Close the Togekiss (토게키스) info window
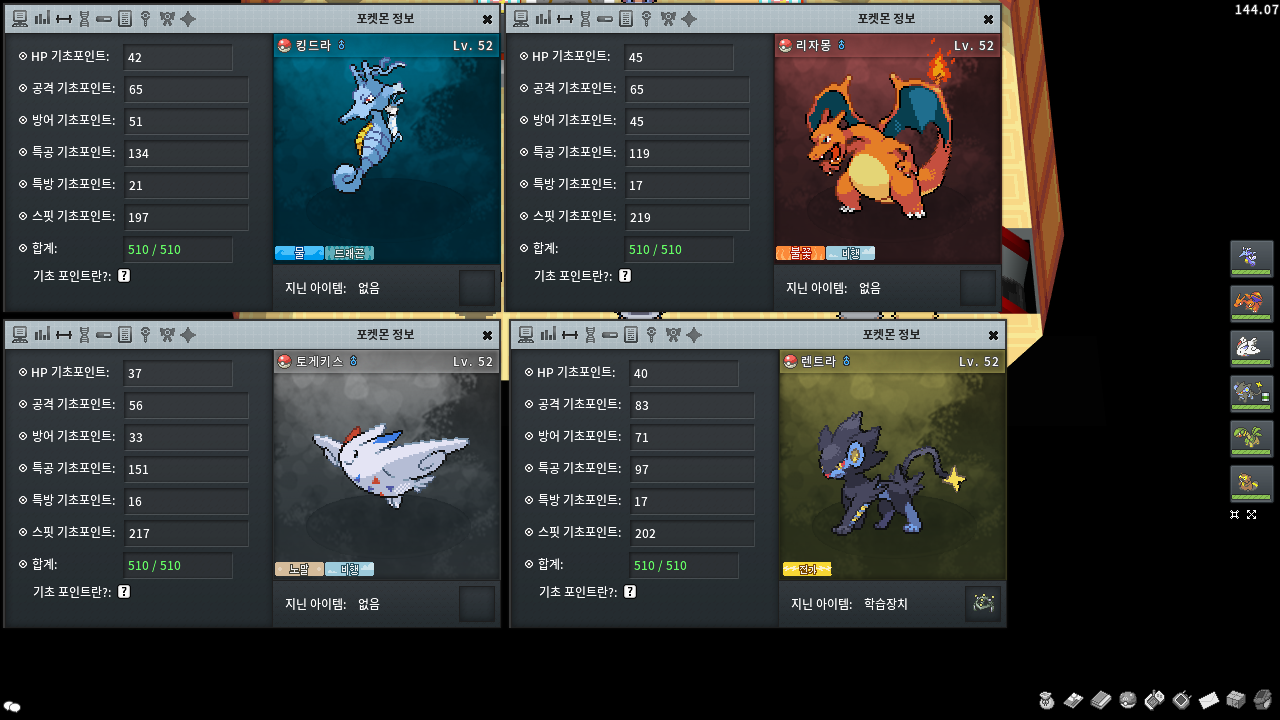The image size is (1280, 720). (487, 335)
